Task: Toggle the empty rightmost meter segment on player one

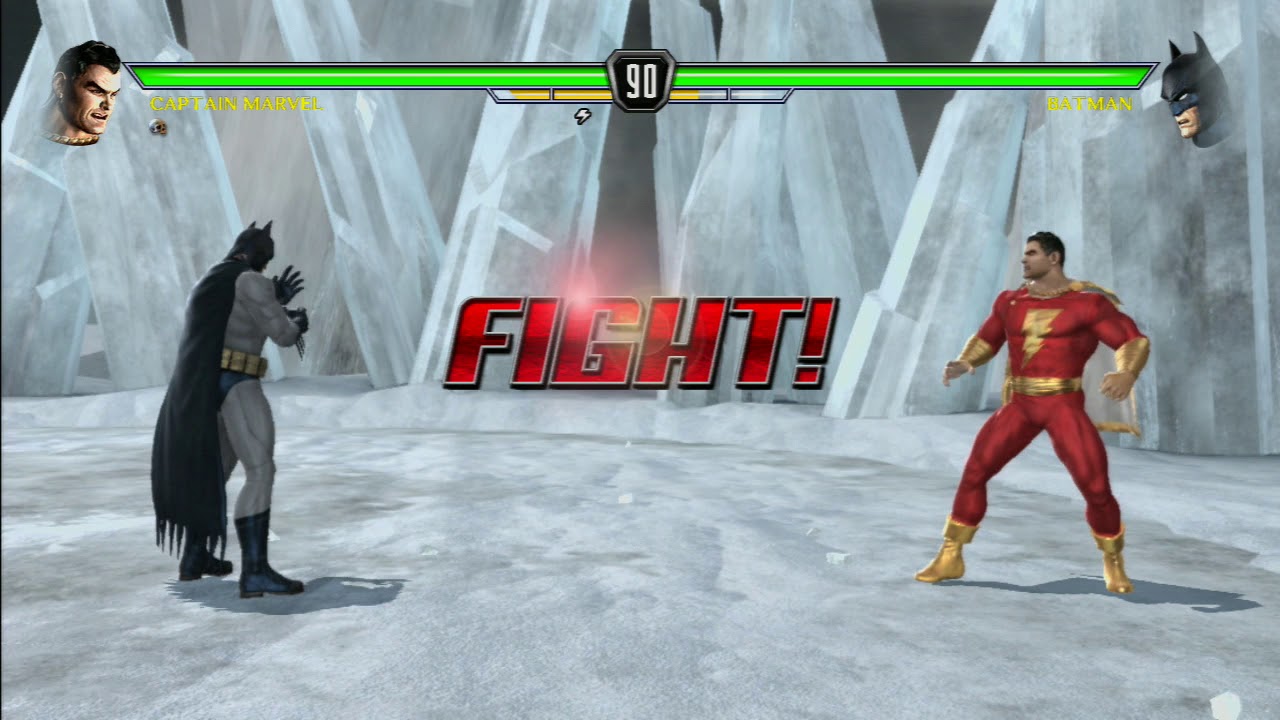Action: 755,95
